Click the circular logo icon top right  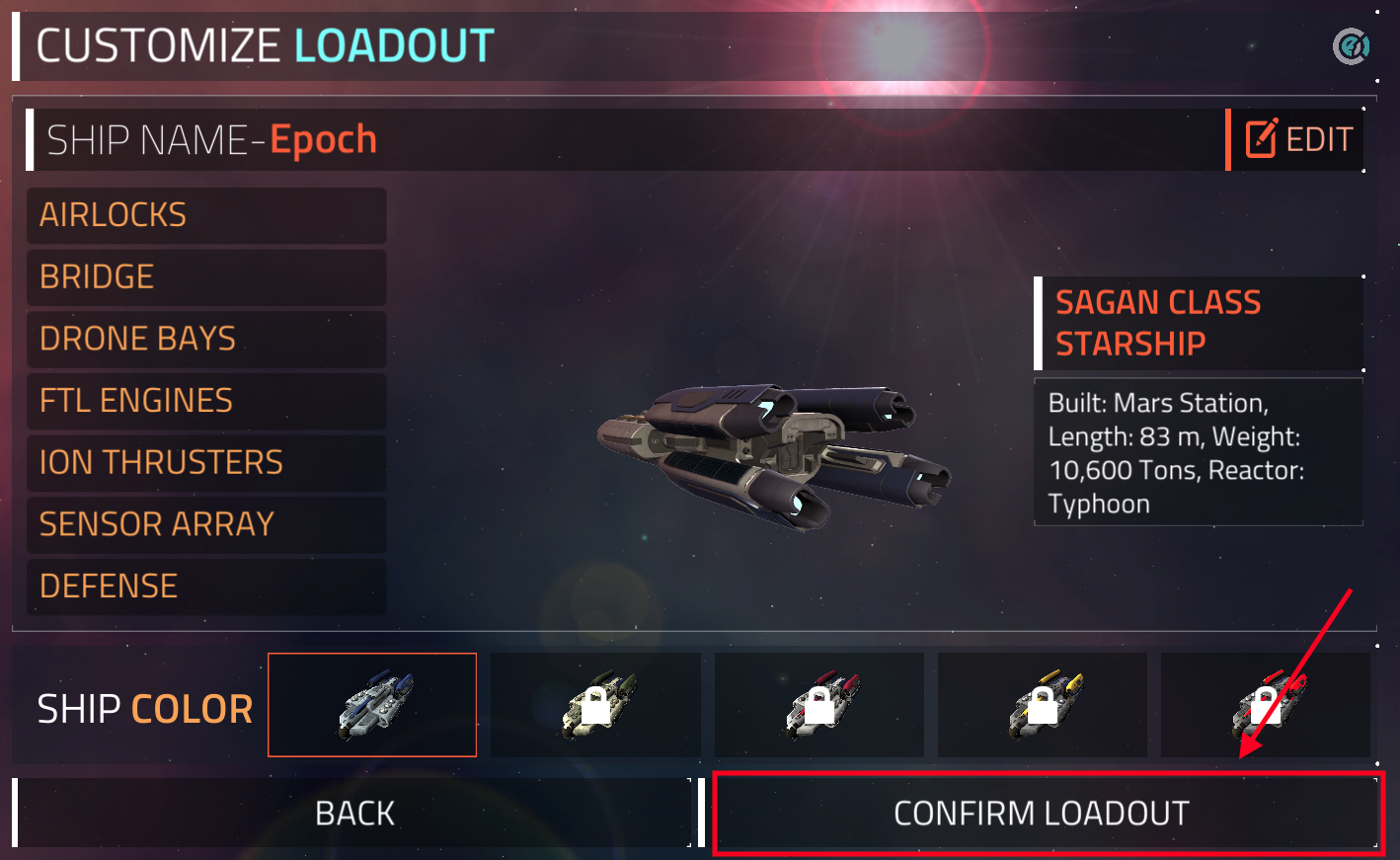coord(1350,46)
